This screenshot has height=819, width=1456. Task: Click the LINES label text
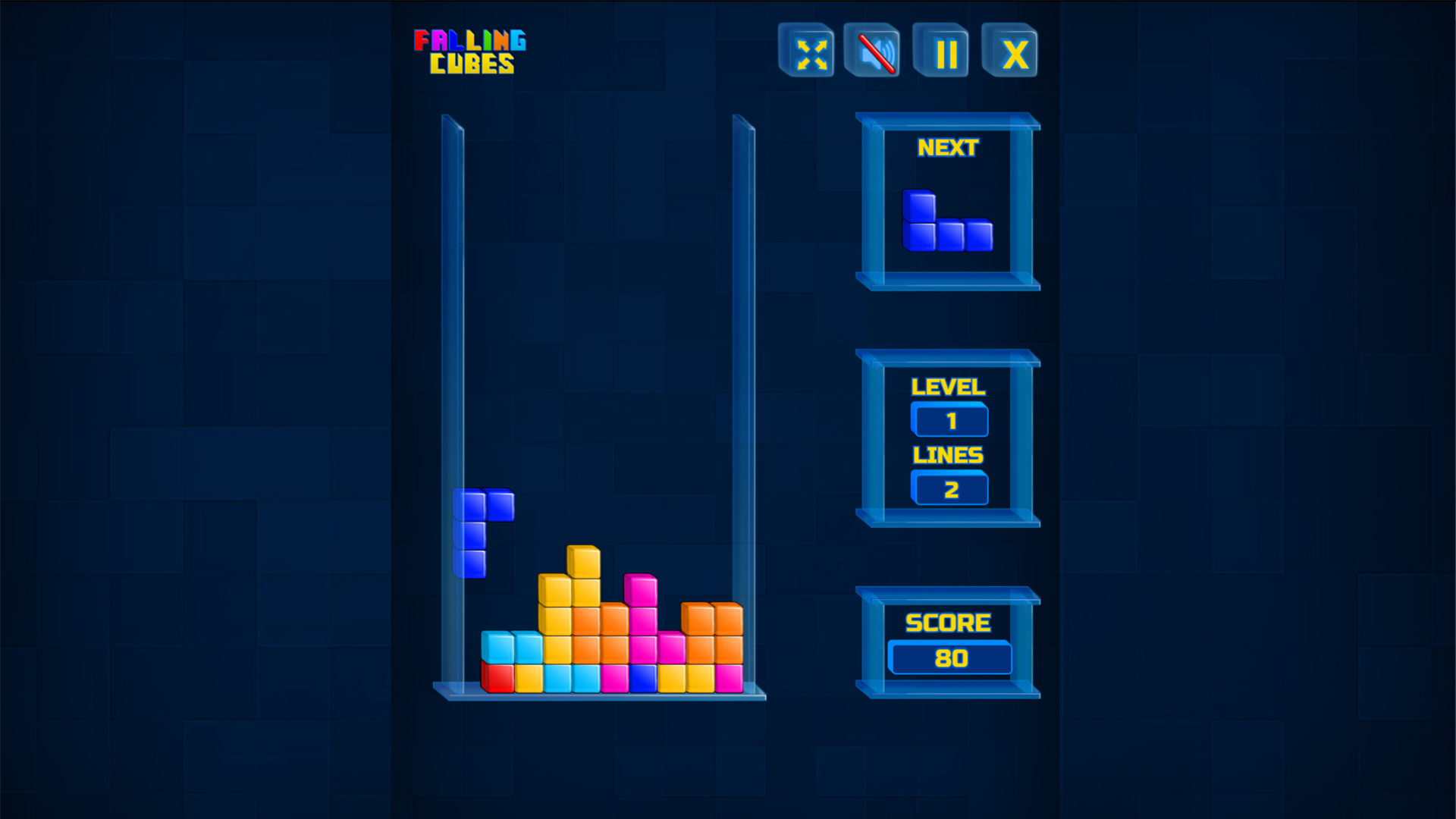[x=948, y=456]
